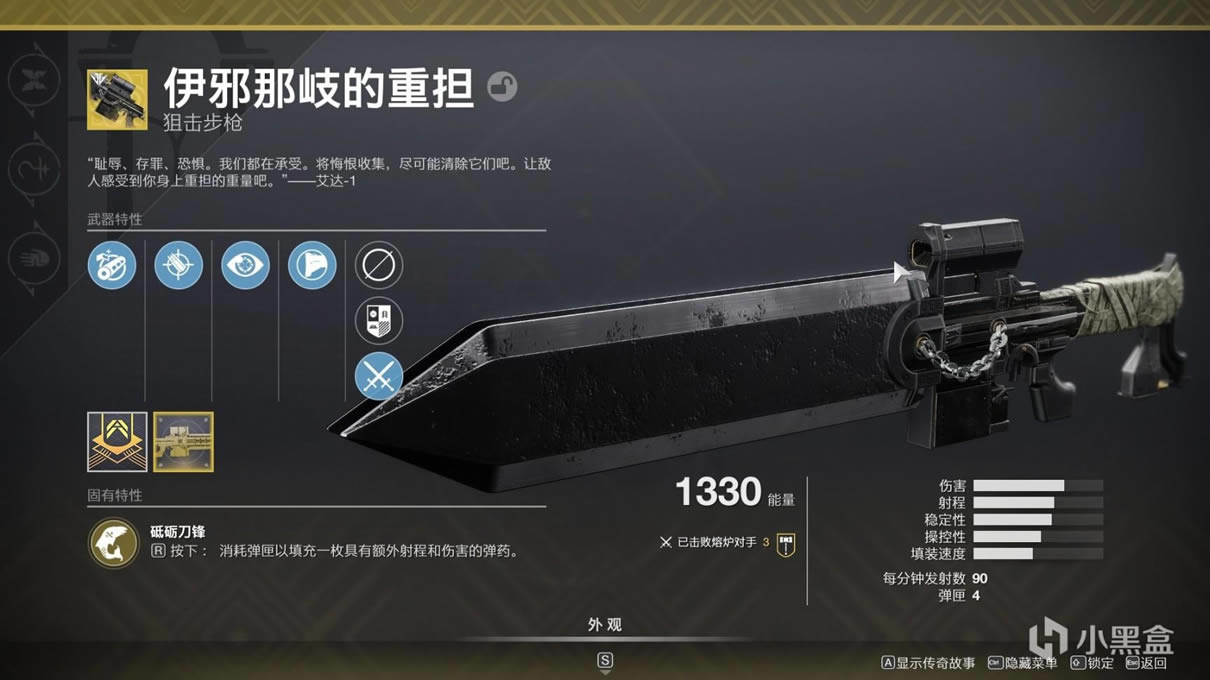
Task: Open the golden weapon ornament slot
Action: tap(183, 441)
